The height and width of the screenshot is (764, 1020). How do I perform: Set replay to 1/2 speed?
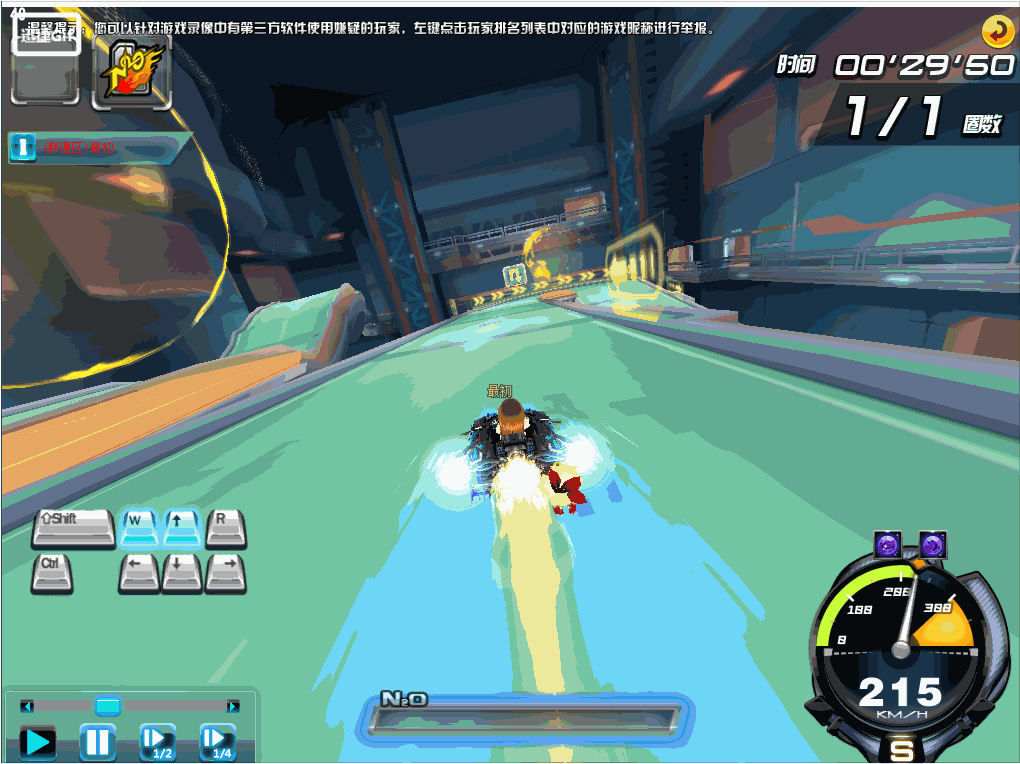click(x=158, y=741)
